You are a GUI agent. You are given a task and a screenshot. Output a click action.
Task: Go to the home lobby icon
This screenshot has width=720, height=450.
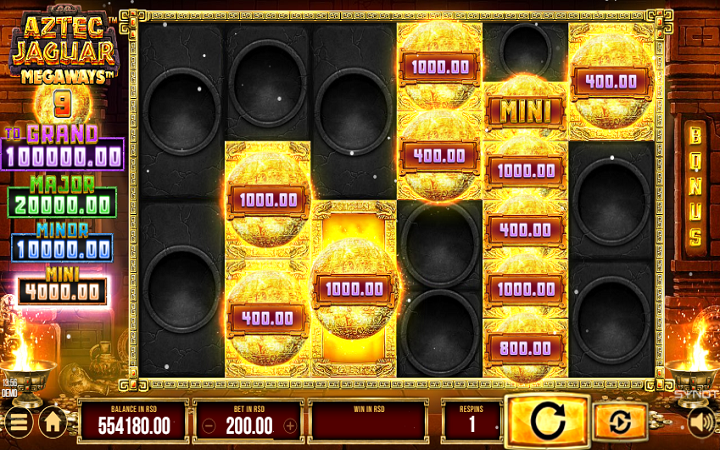[53, 423]
